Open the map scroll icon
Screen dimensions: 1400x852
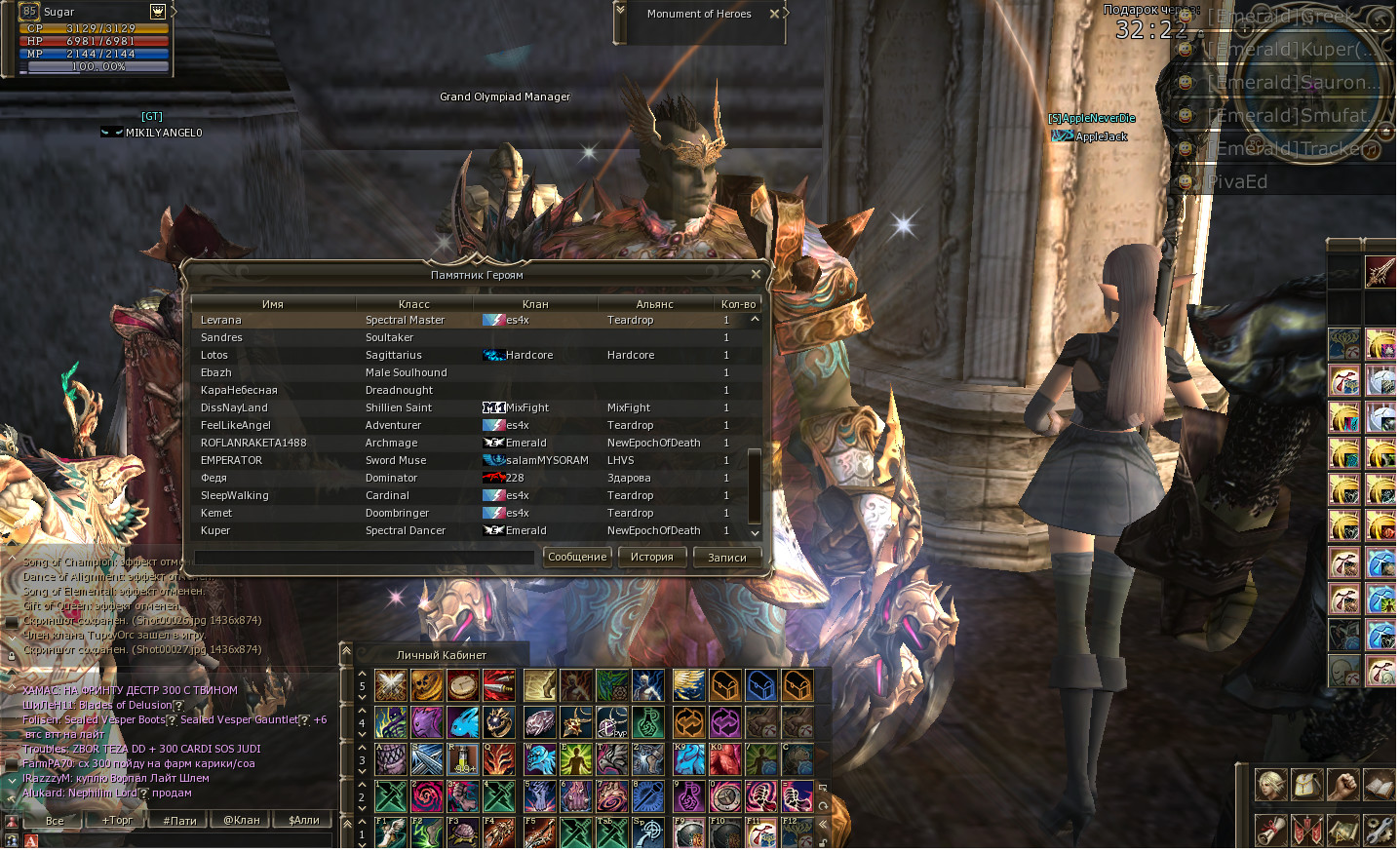coord(1342,830)
